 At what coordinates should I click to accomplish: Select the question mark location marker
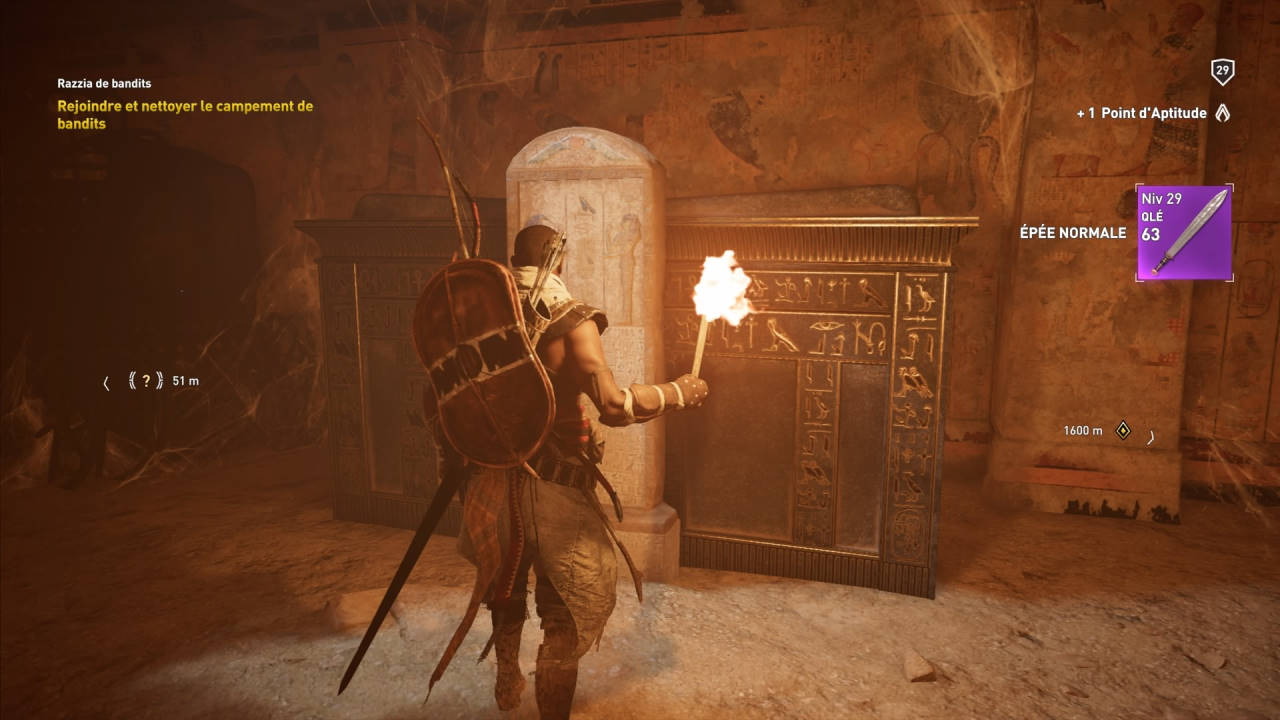[x=146, y=380]
